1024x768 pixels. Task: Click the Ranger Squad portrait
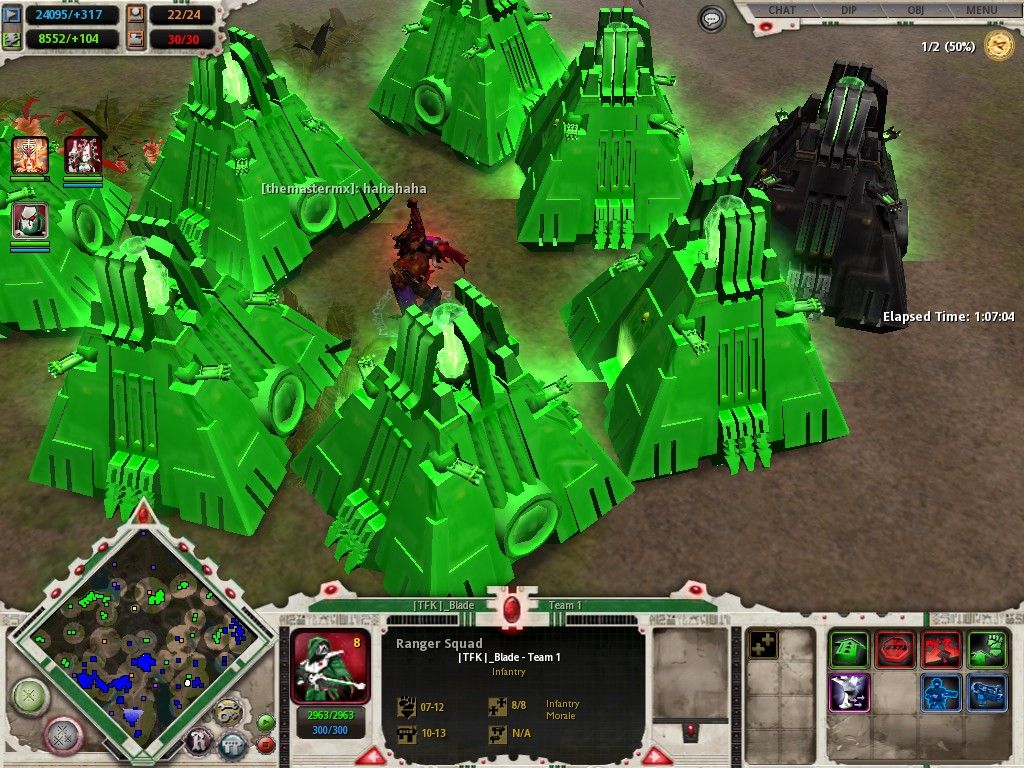coord(330,665)
